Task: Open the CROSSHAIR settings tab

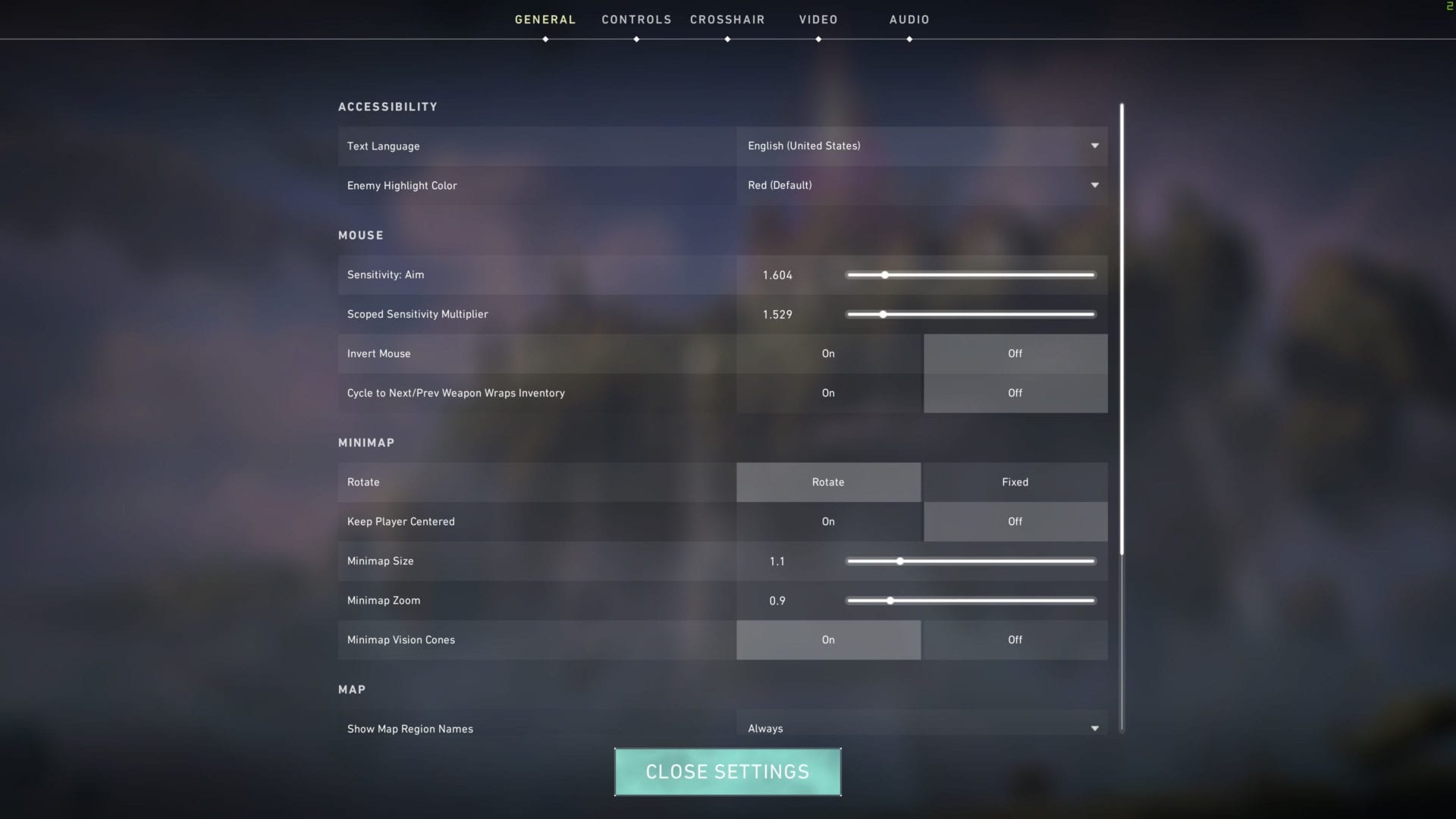Action: coord(726,19)
